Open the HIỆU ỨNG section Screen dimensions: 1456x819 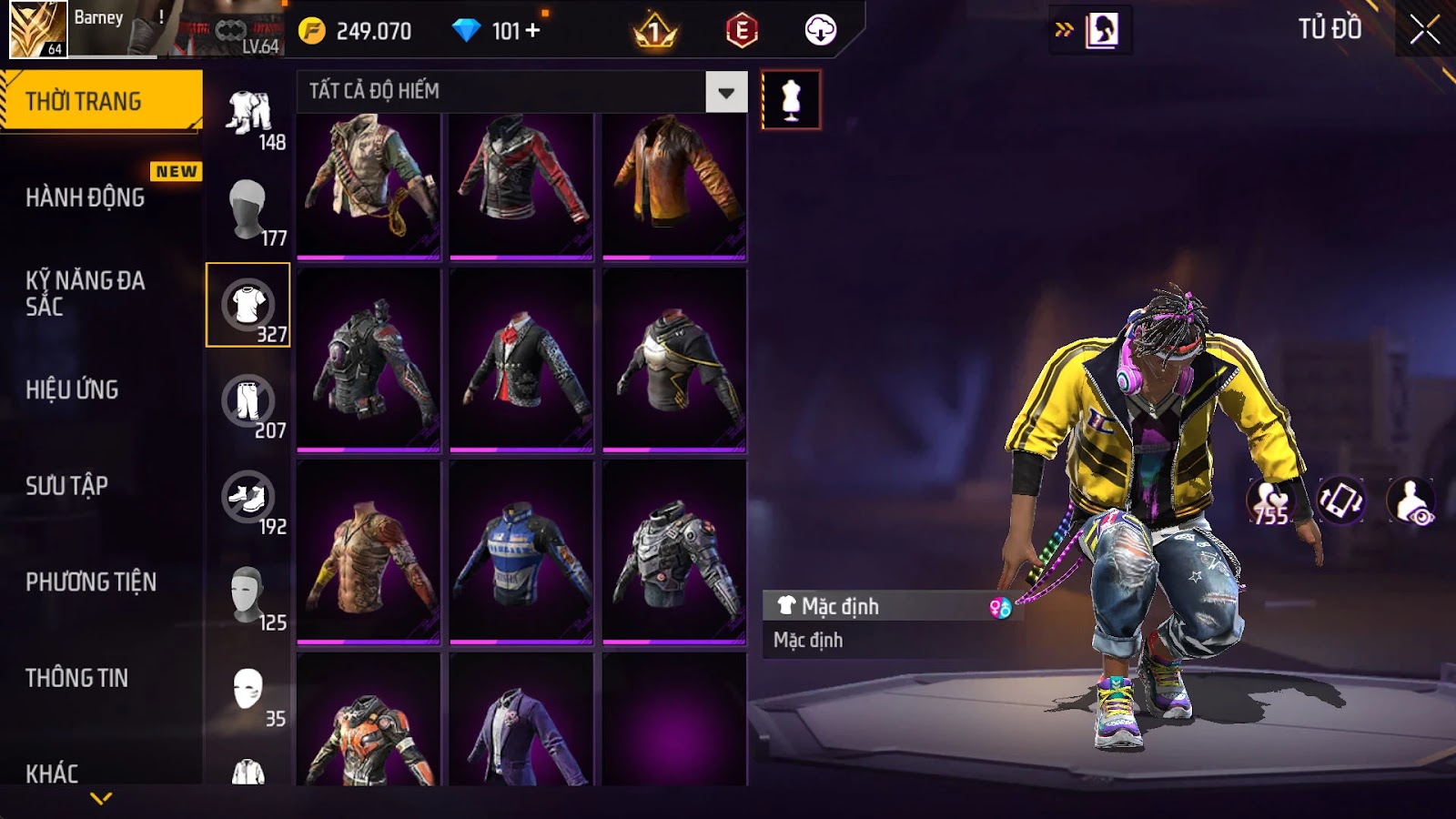pos(73,389)
